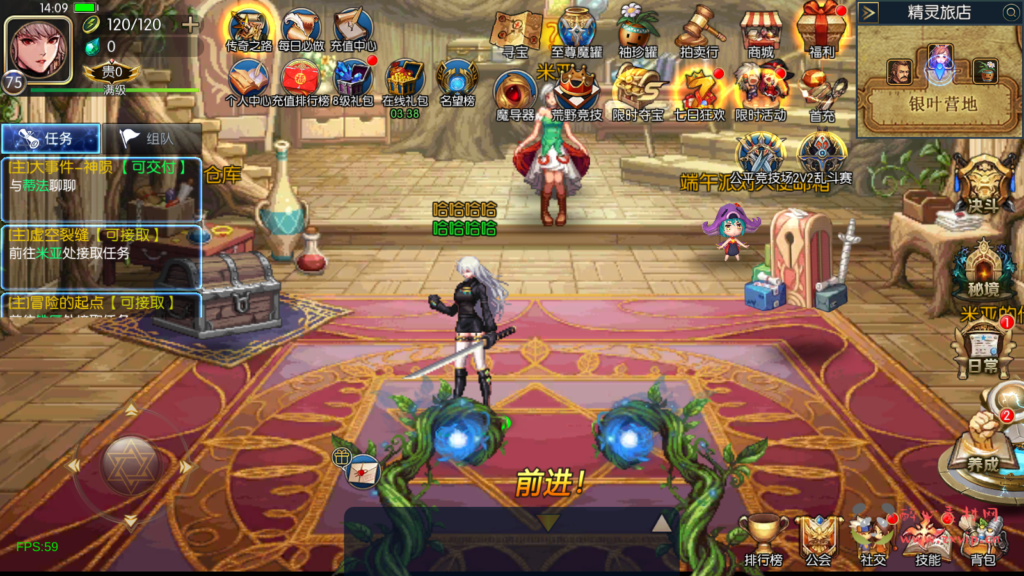Open the 充值中心 recharge center icon

point(353,30)
